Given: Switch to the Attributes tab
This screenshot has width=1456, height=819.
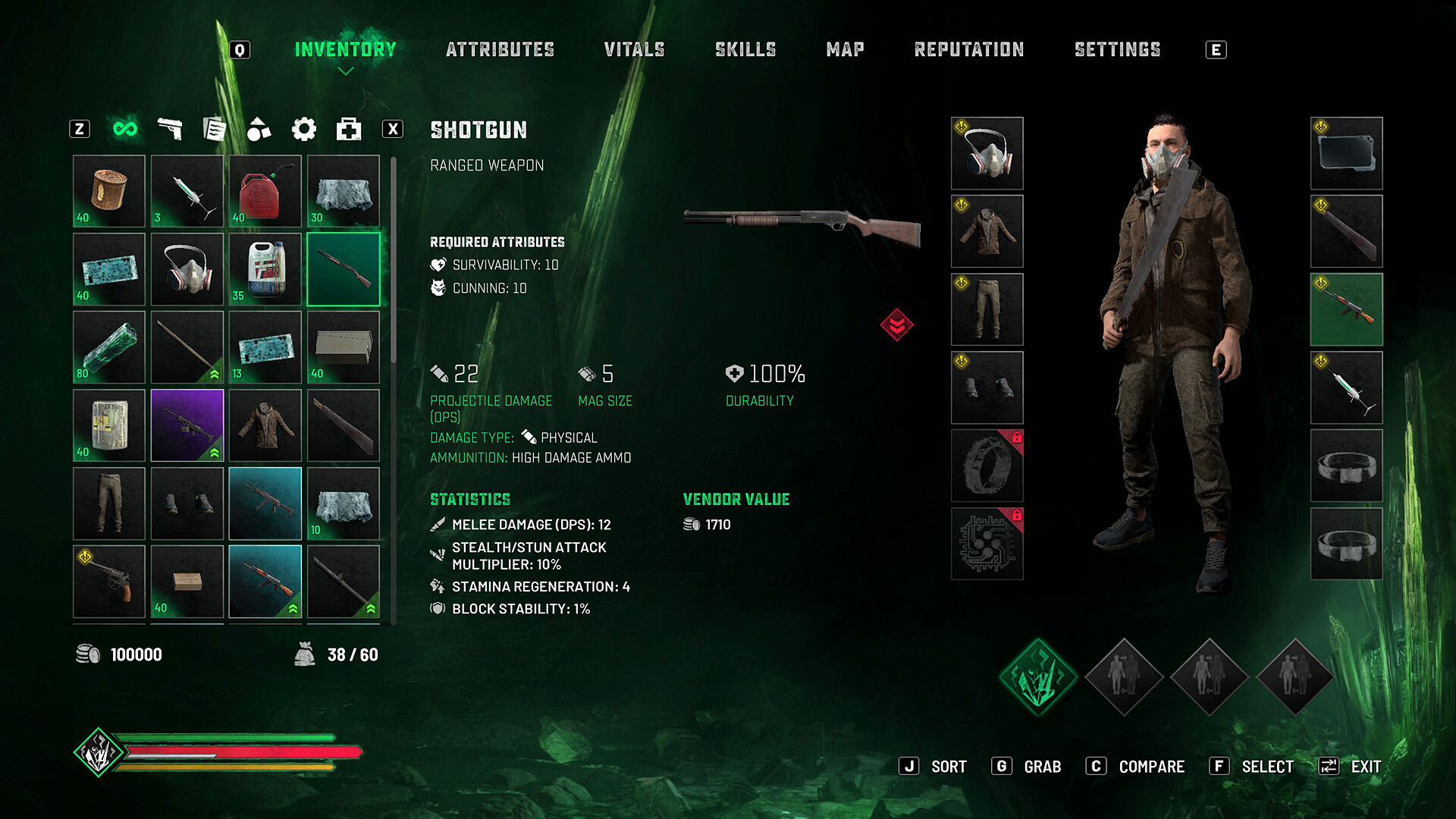Looking at the screenshot, I should pyautogui.click(x=500, y=49).
